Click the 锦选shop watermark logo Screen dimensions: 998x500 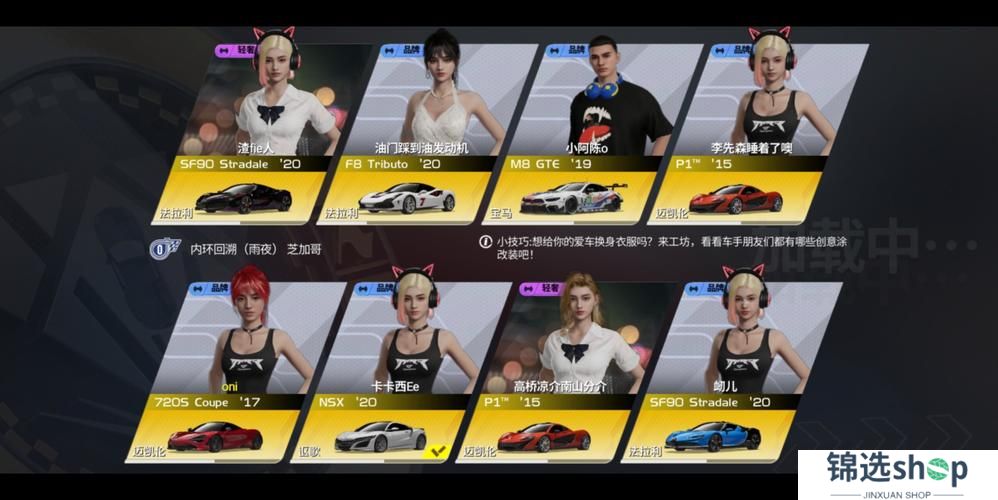point(897,474)
